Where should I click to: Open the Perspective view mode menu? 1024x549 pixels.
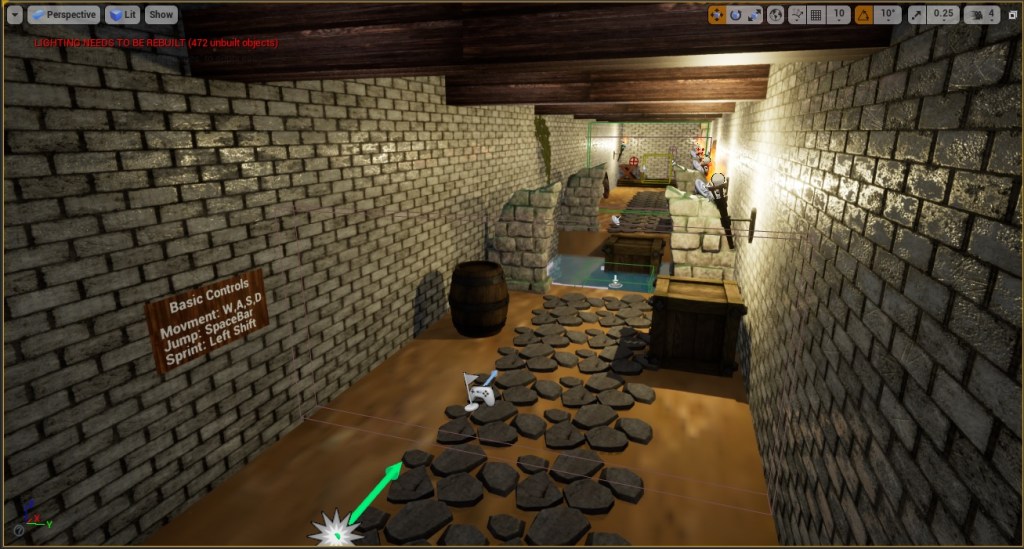[64, 15]
